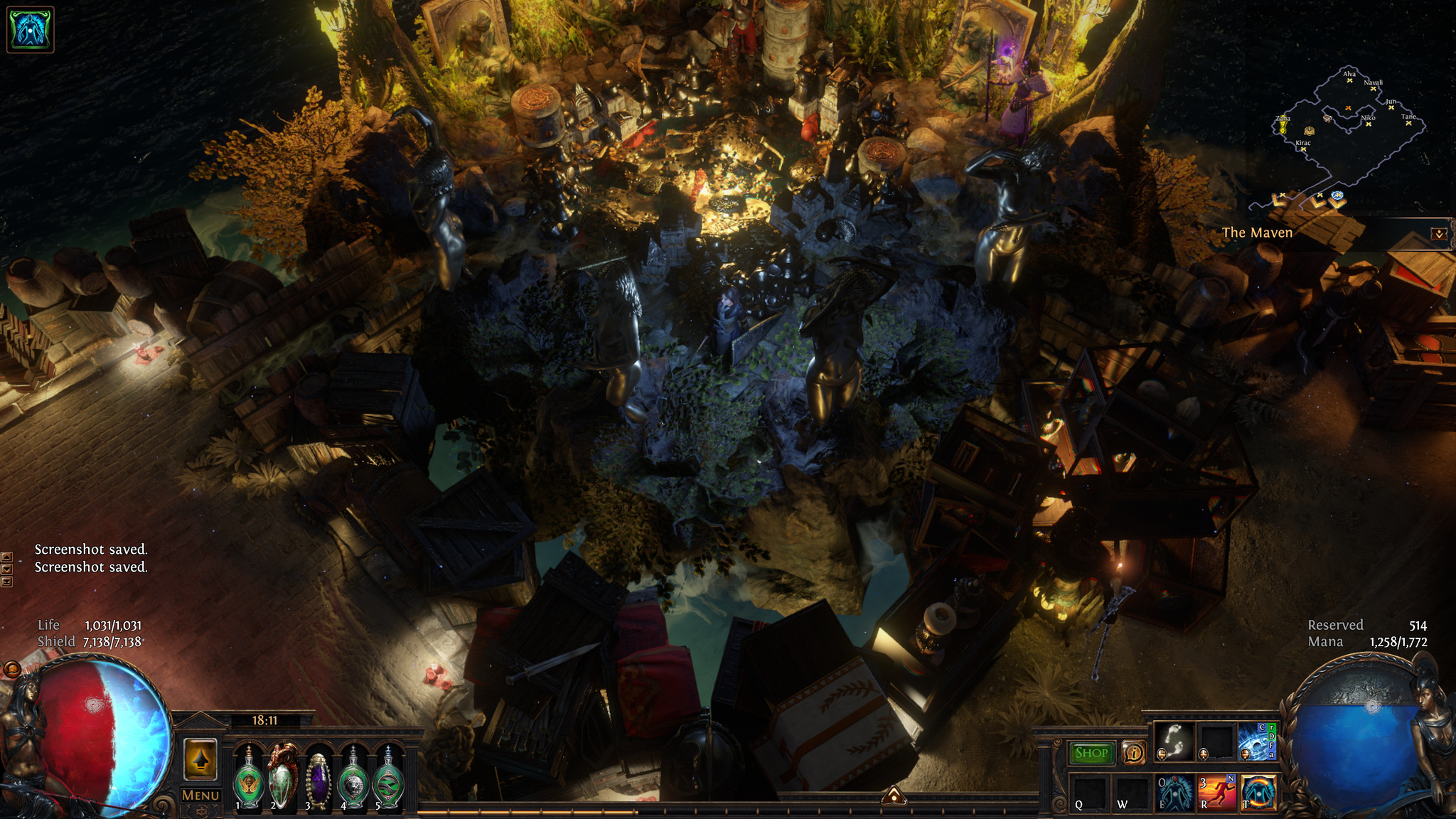Activate the blue aura figure skill on E
This screenshot has height=819, width=1456.
[1174, 793]
